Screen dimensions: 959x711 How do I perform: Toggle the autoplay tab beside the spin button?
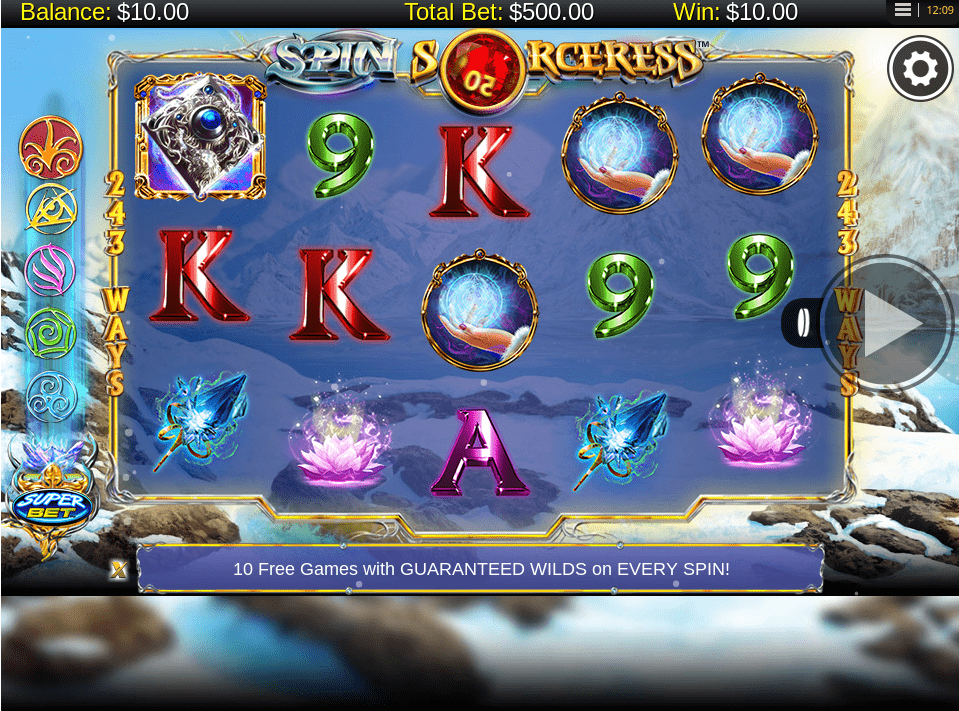coord(802,324)
